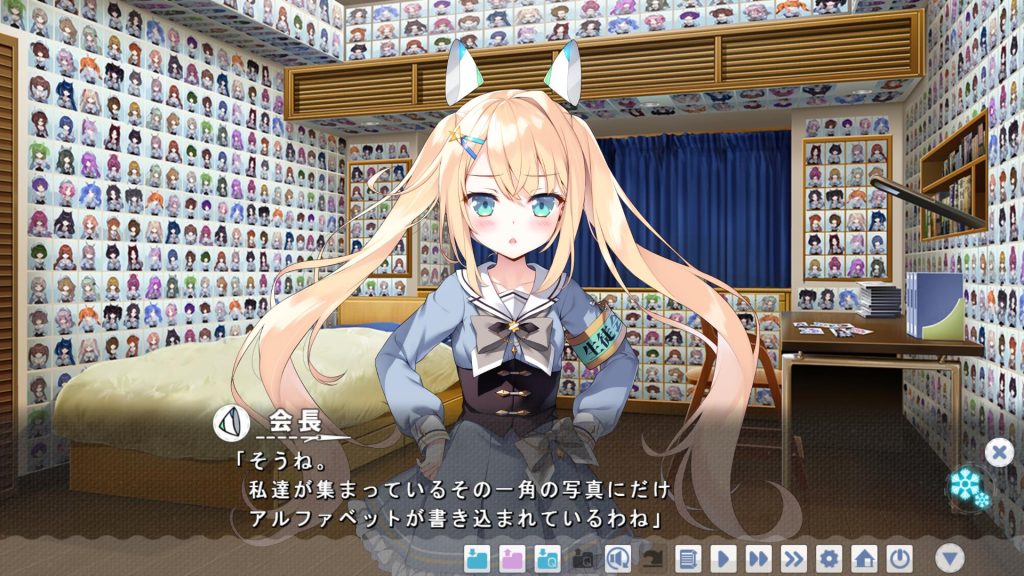The height and width of the screenshot is (576, 1024).
Task: Open the gear settings menu
Action: click(829, 558)
